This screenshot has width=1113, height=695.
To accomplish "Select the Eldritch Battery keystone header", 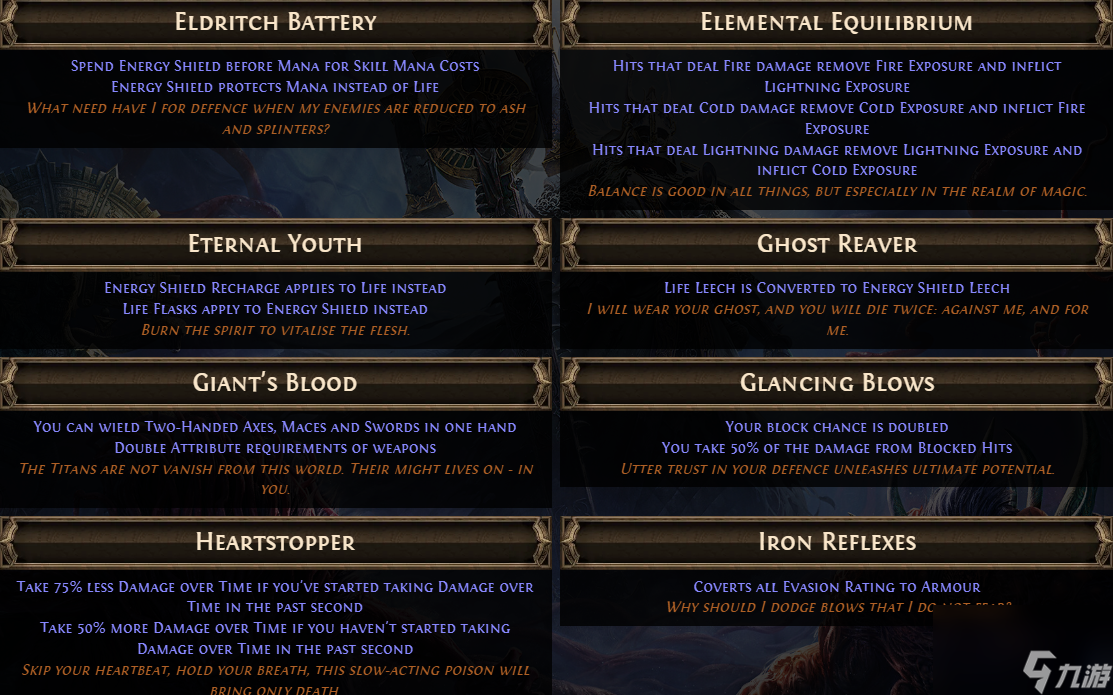I will click(x=275, y=22).
